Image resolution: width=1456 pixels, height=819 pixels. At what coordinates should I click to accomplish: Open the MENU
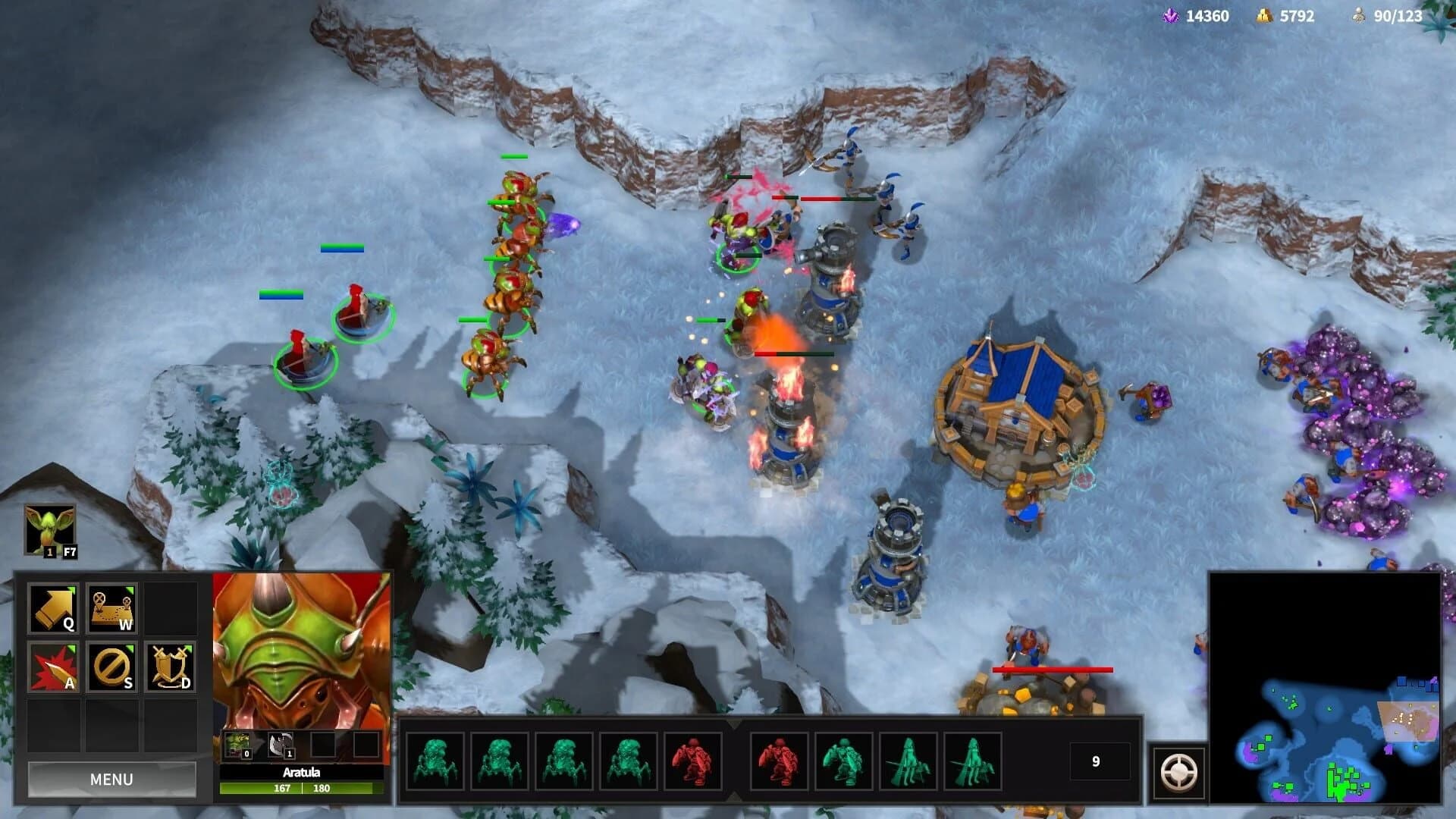click(111, 780)
